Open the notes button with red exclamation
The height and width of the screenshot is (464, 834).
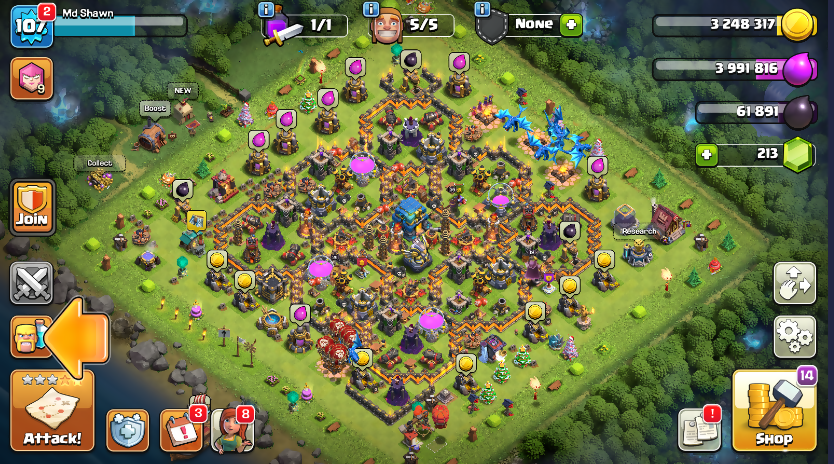coord(700,429)
